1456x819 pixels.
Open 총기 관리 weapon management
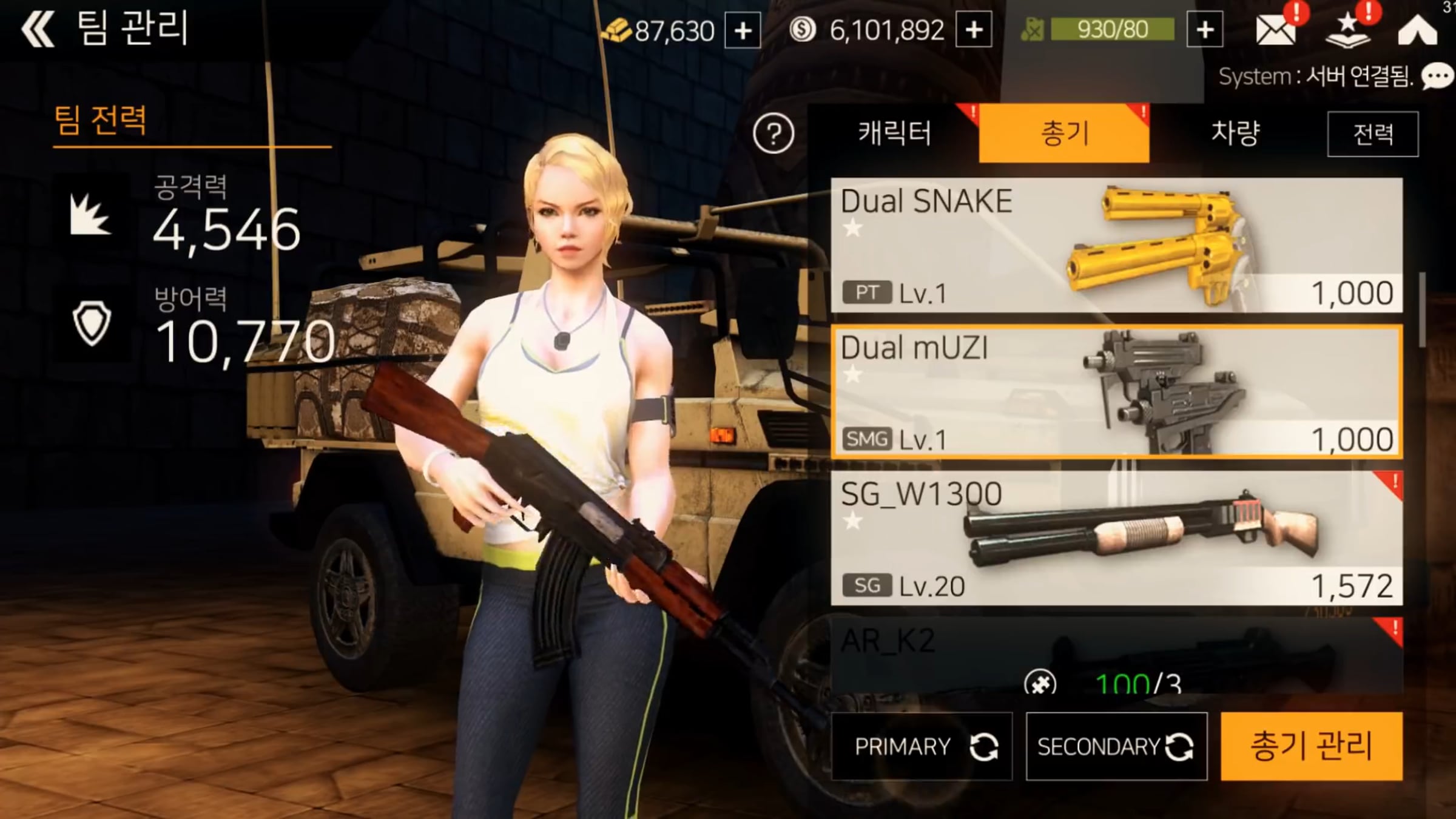tap(1311, 746)
